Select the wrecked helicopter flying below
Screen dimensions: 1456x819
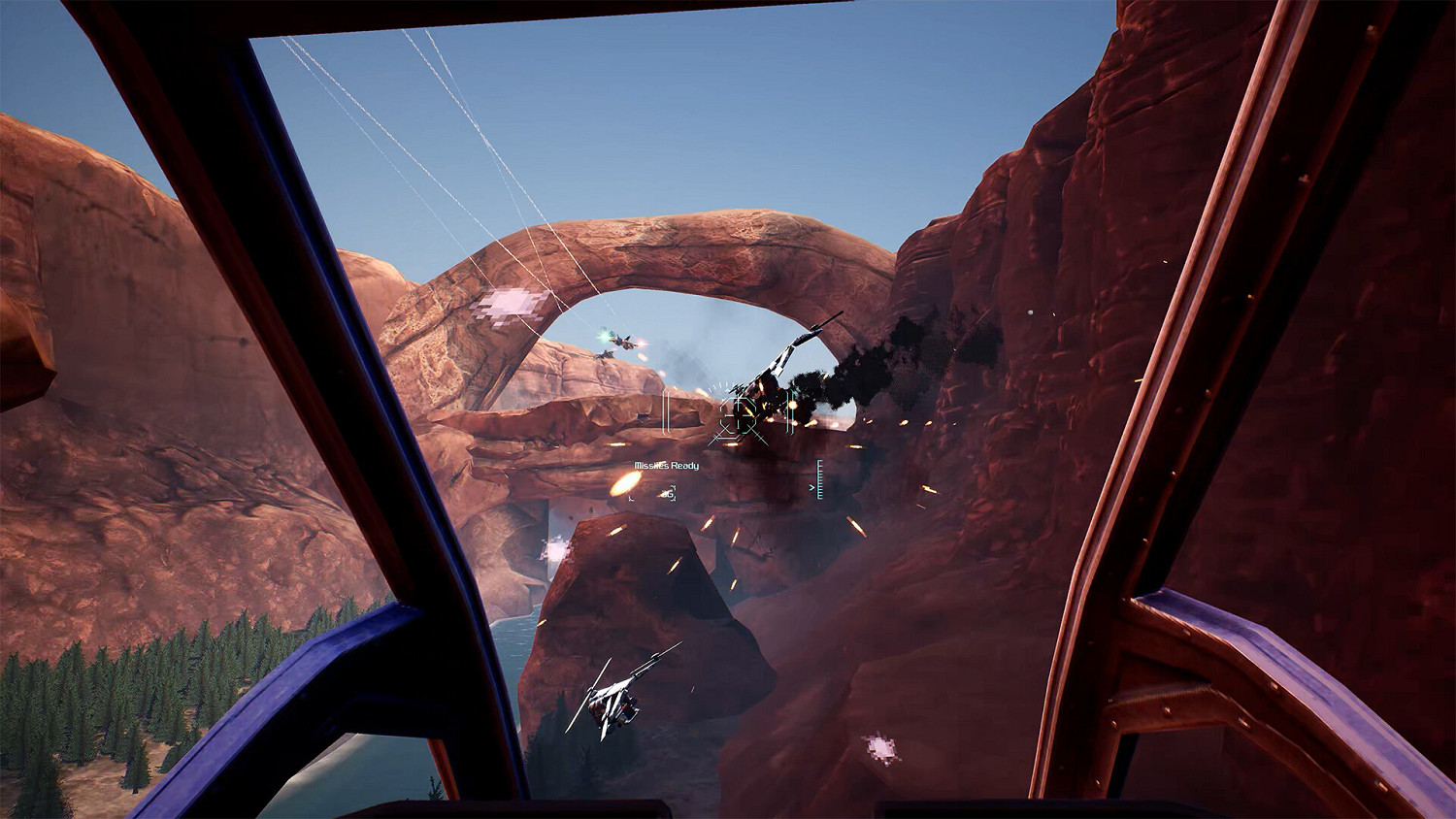tap(612, 701)
